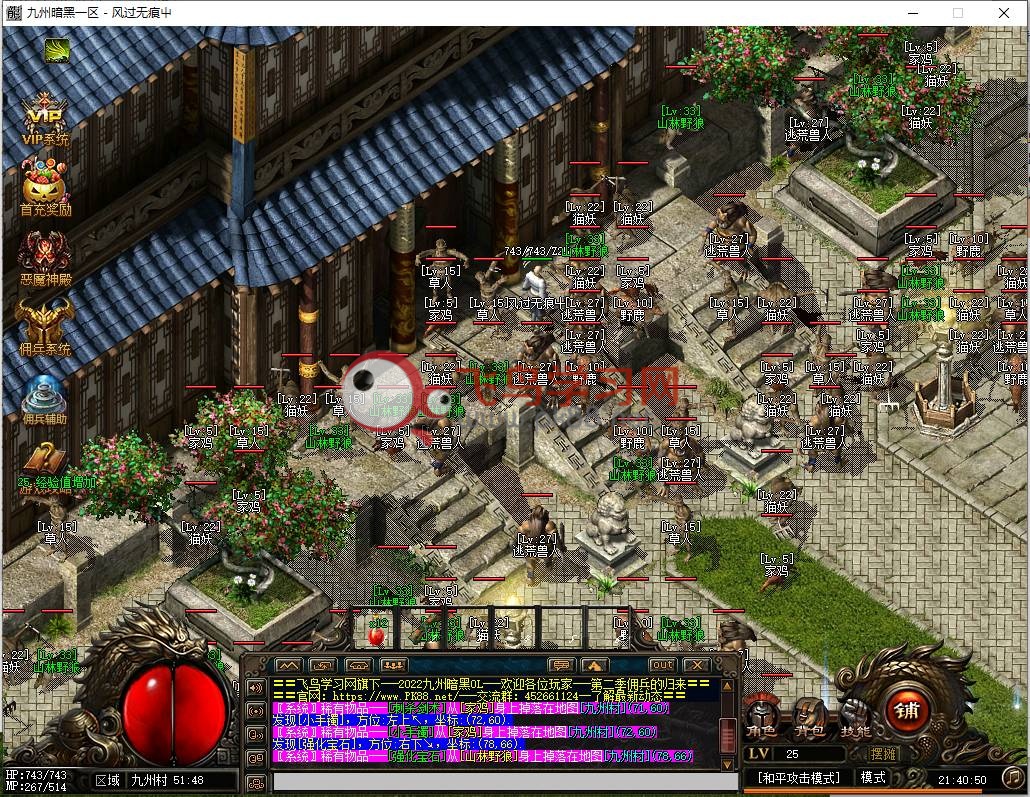
Task: Close the chat panel with X button
Action: (695, 664)
